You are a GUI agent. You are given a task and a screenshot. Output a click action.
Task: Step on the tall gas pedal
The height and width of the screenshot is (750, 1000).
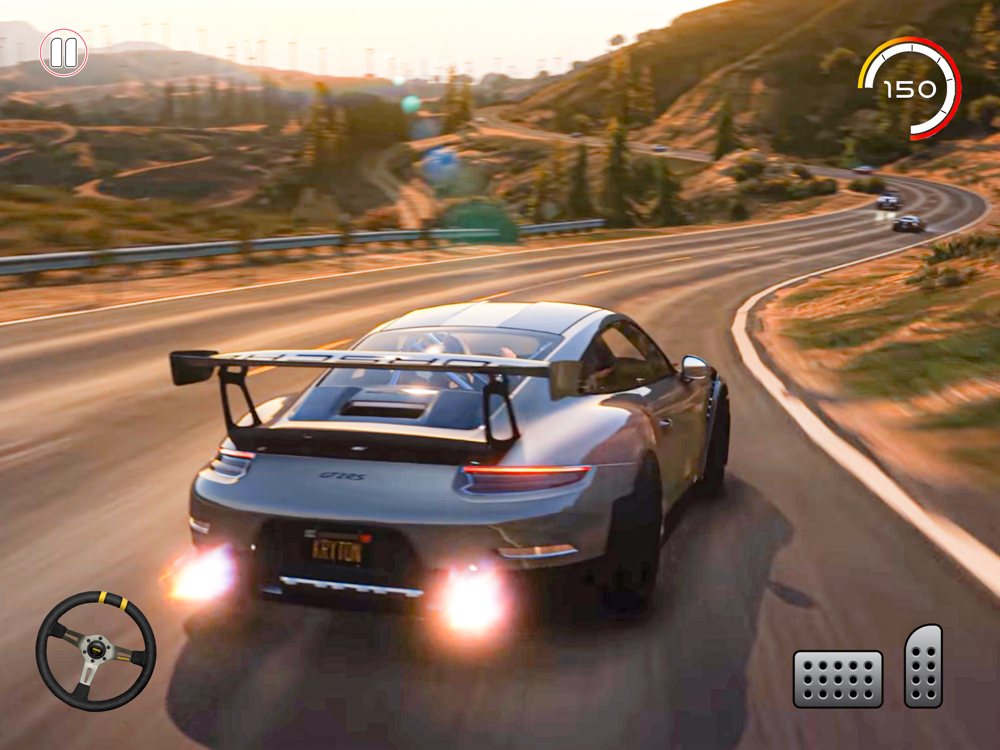tap(923, 666)
